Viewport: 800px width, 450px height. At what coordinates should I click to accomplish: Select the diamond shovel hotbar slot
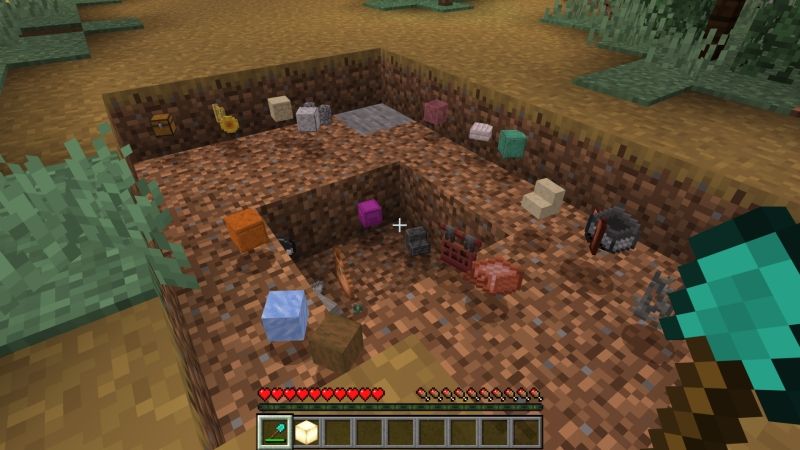coord(273,432)
